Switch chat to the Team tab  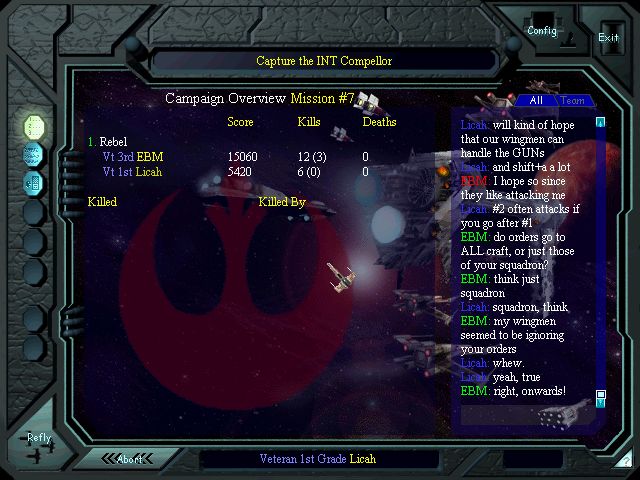573,100
